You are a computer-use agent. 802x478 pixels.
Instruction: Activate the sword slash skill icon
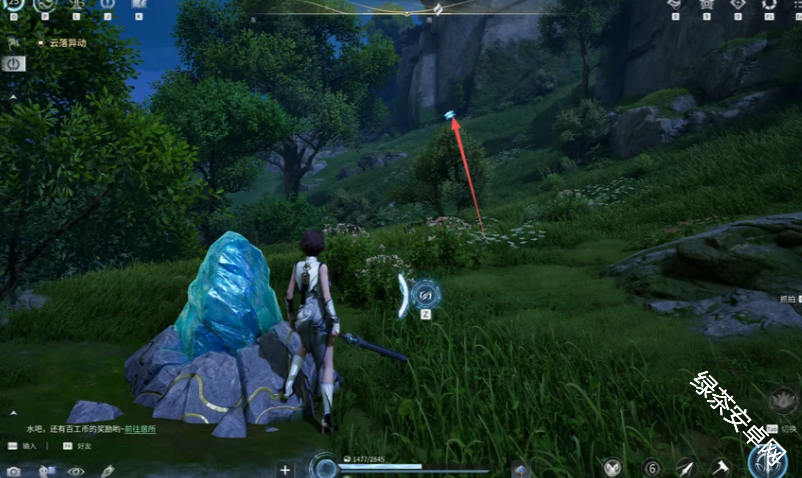click(686, 467)
